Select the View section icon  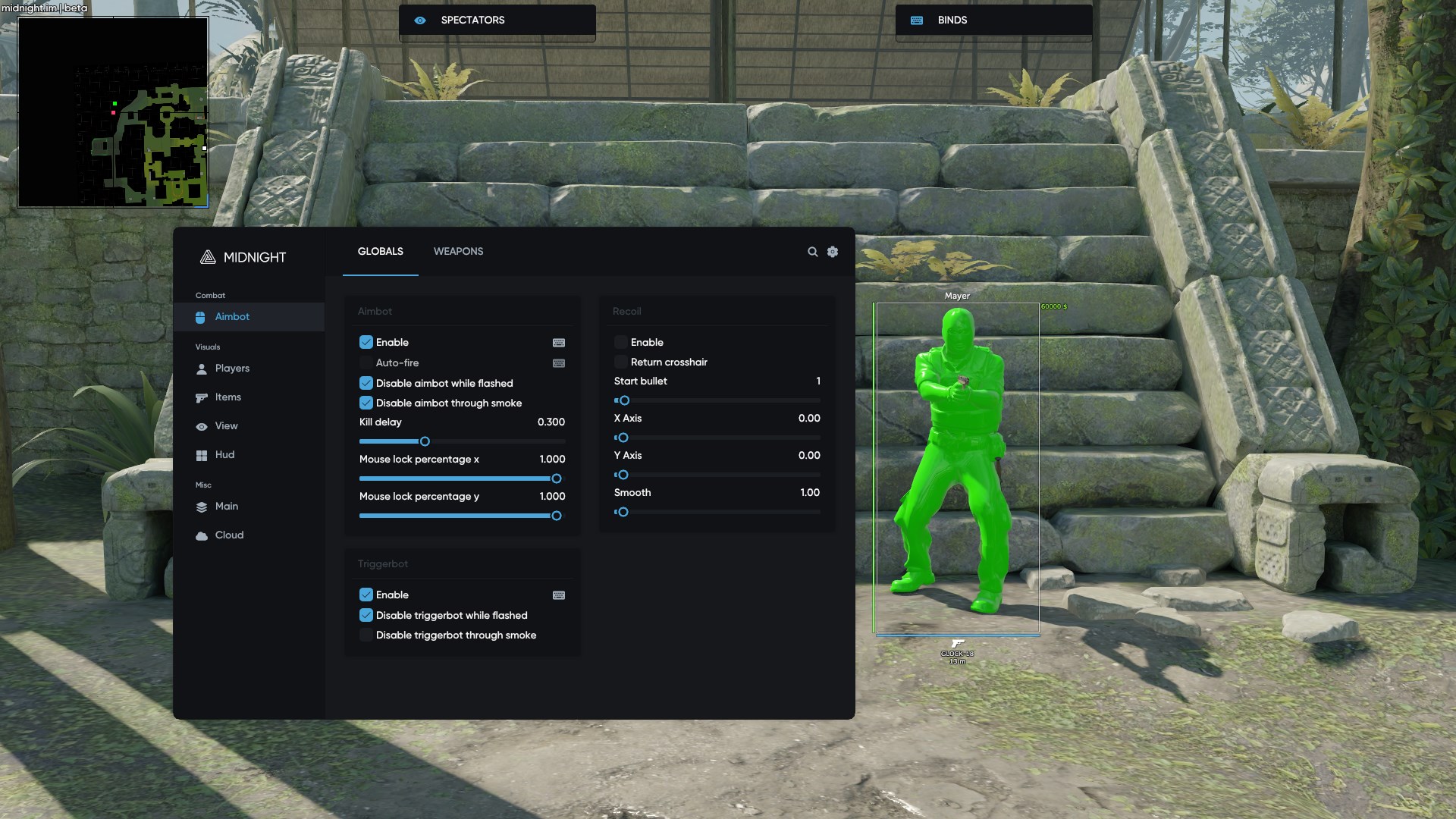click(201, 425)
